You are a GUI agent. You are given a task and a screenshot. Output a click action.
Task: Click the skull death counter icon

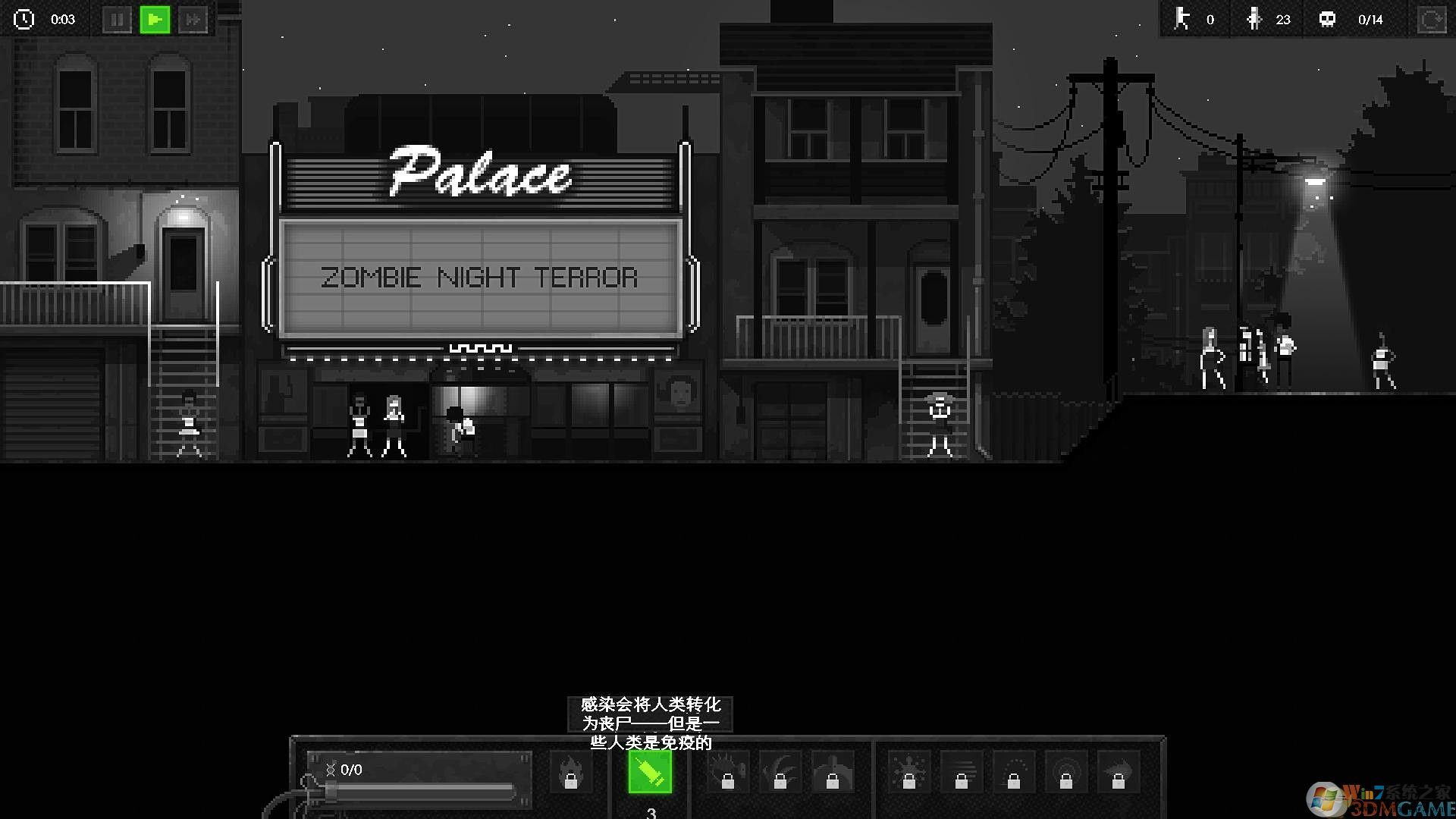(x=1329, y=19)
